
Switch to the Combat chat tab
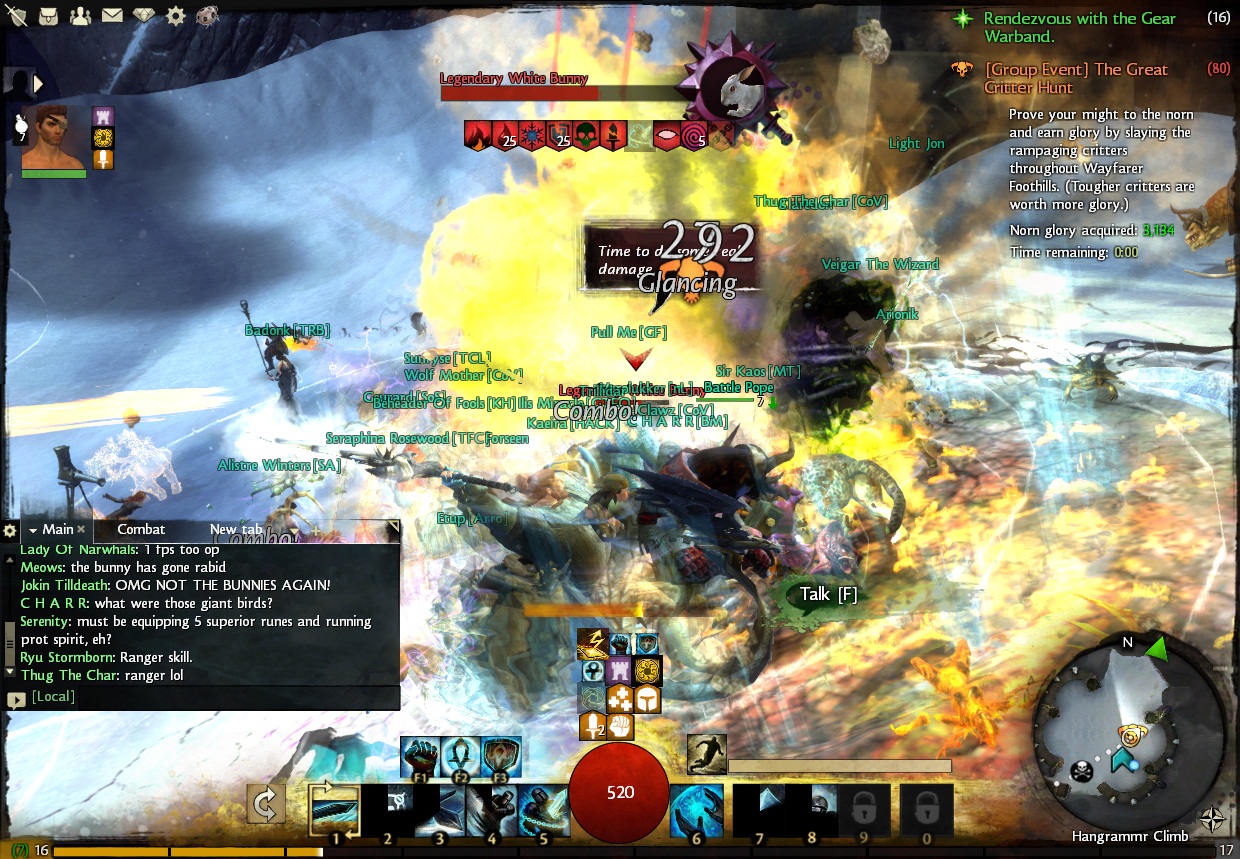click(141, 529)
